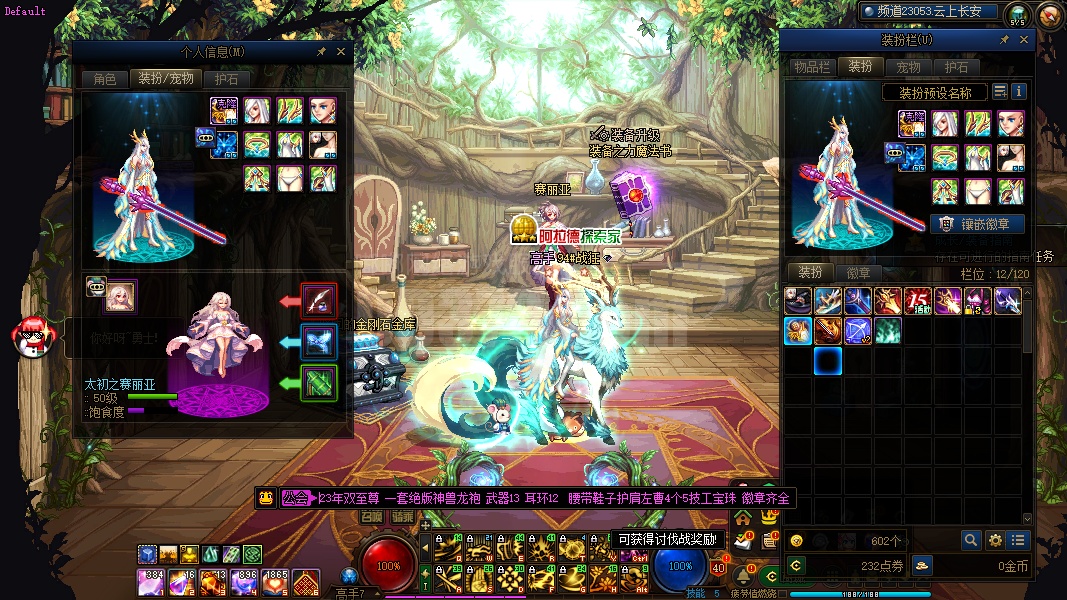1067x600 pixels.
Task: Pin the 装扮栏 window
Action: (x=1004, y=40)
